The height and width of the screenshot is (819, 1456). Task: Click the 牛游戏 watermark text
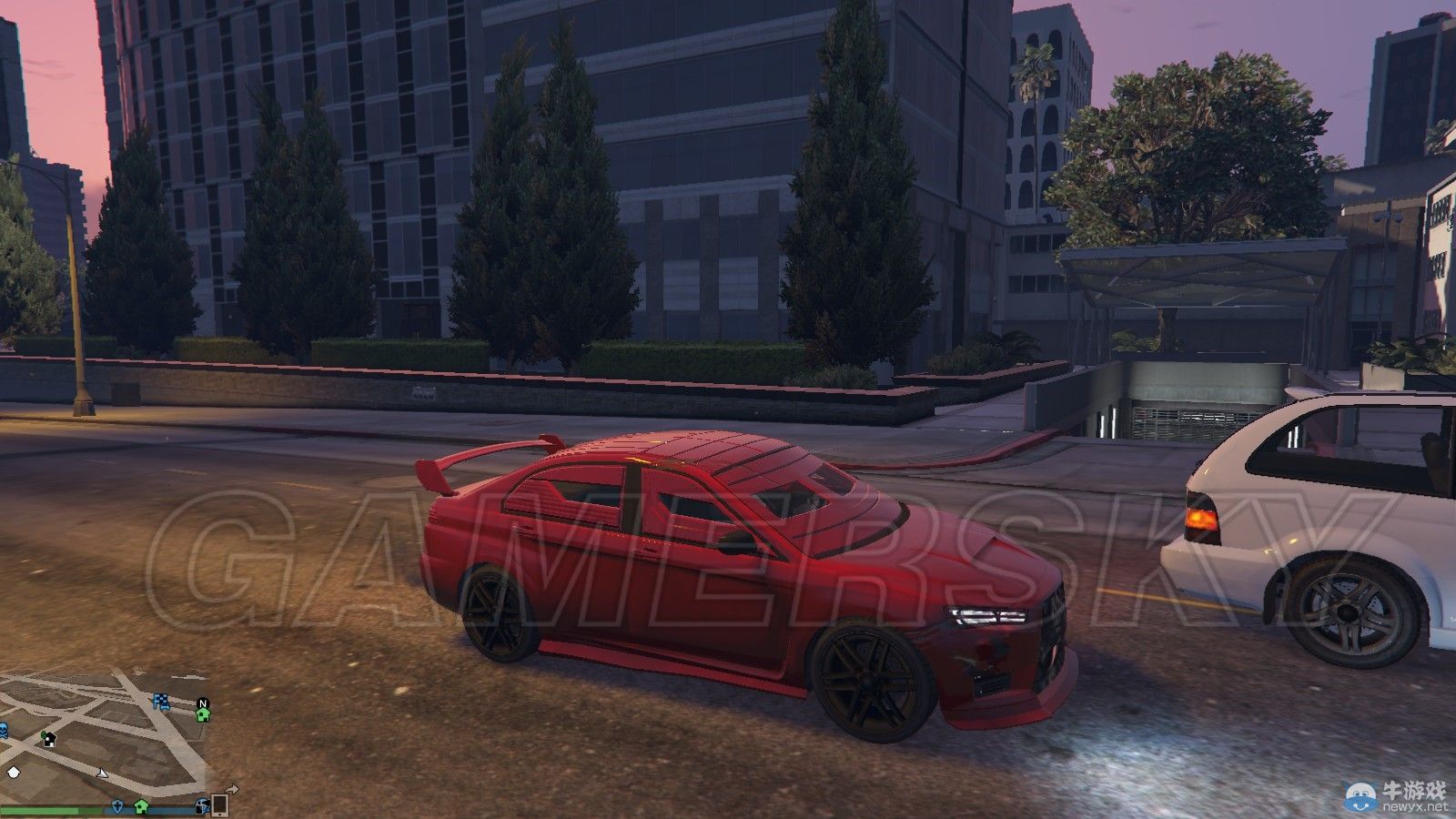coord(1413,790)
